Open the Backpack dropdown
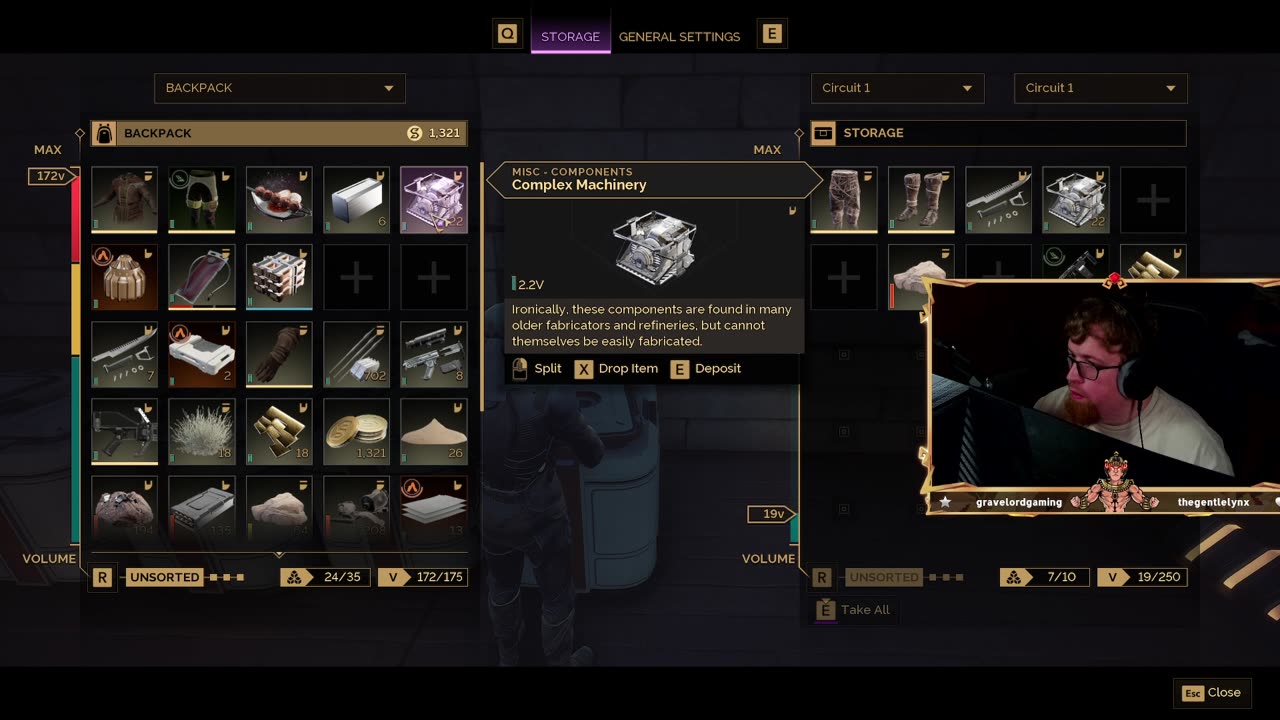The height and width of the screenshot is (720, 1280). (x=279, y=88)
